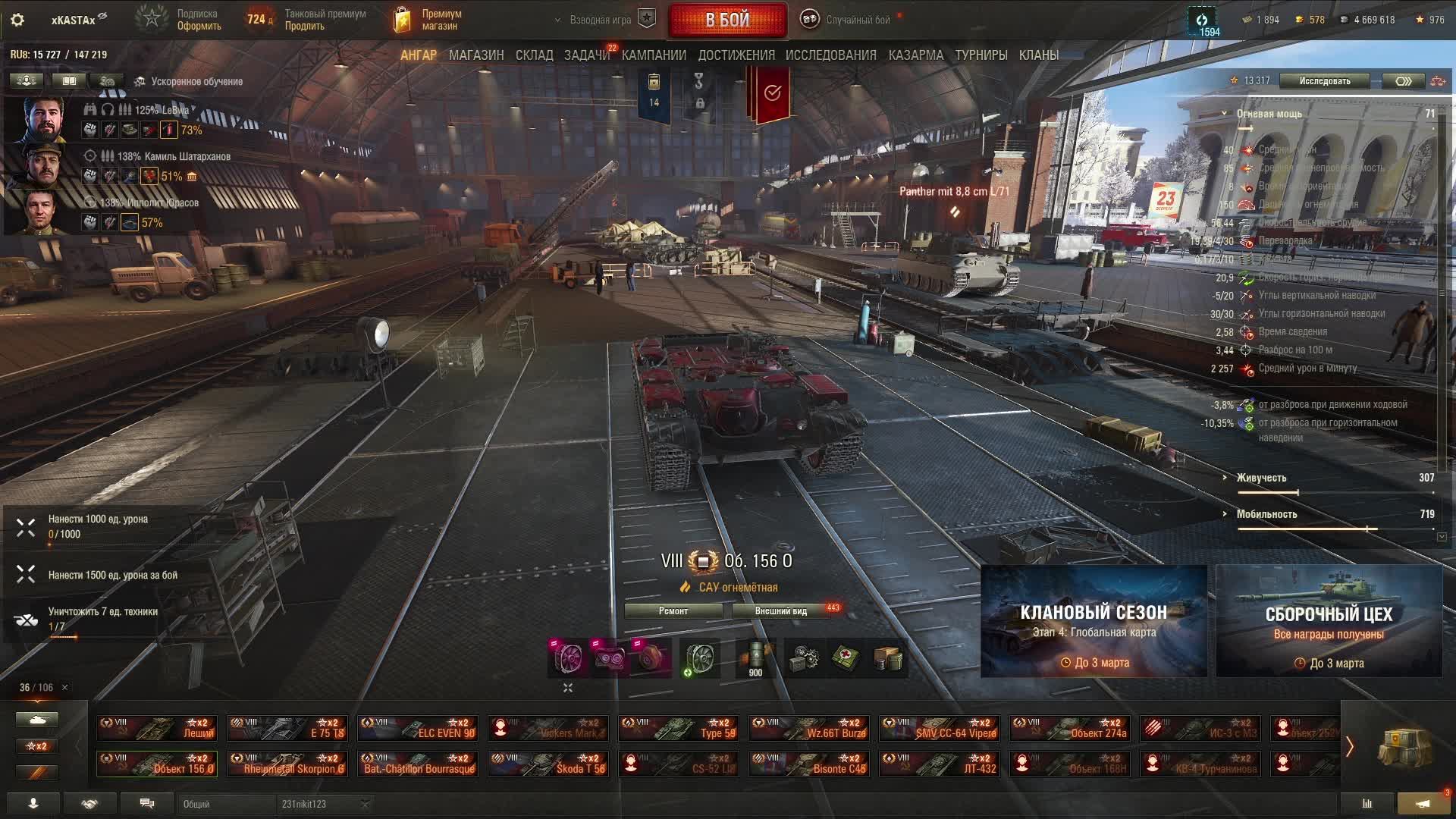
Task: Open the СКЛАД tab
Action: click(x=535, y=55)
